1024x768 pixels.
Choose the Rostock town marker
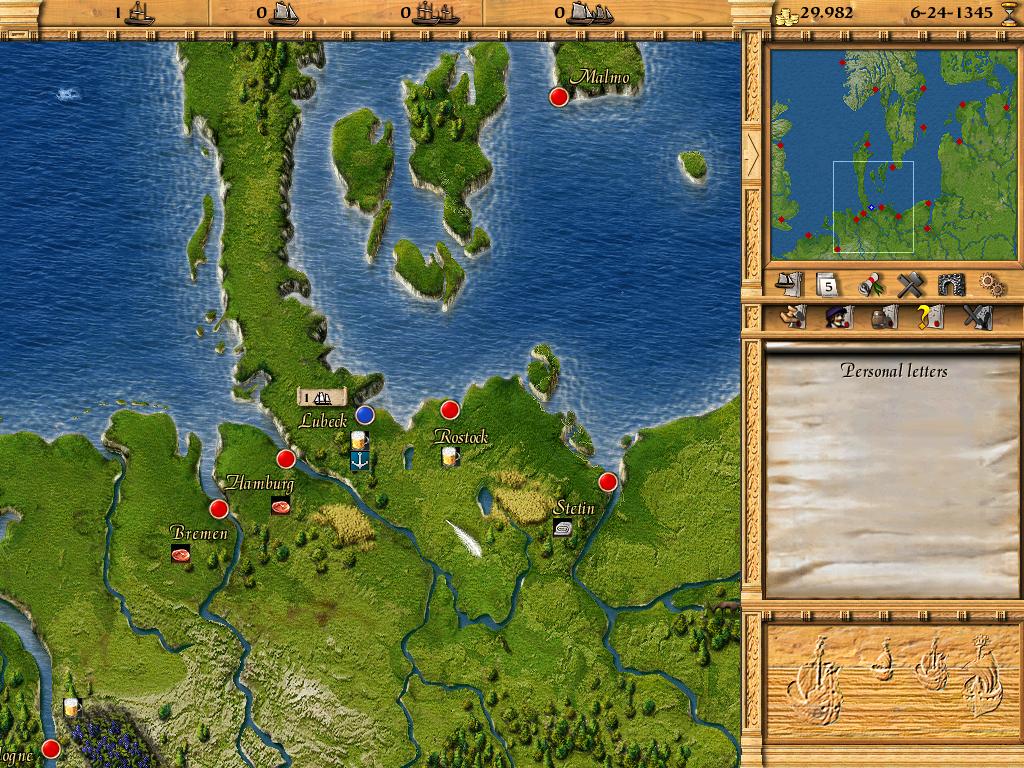450,409
